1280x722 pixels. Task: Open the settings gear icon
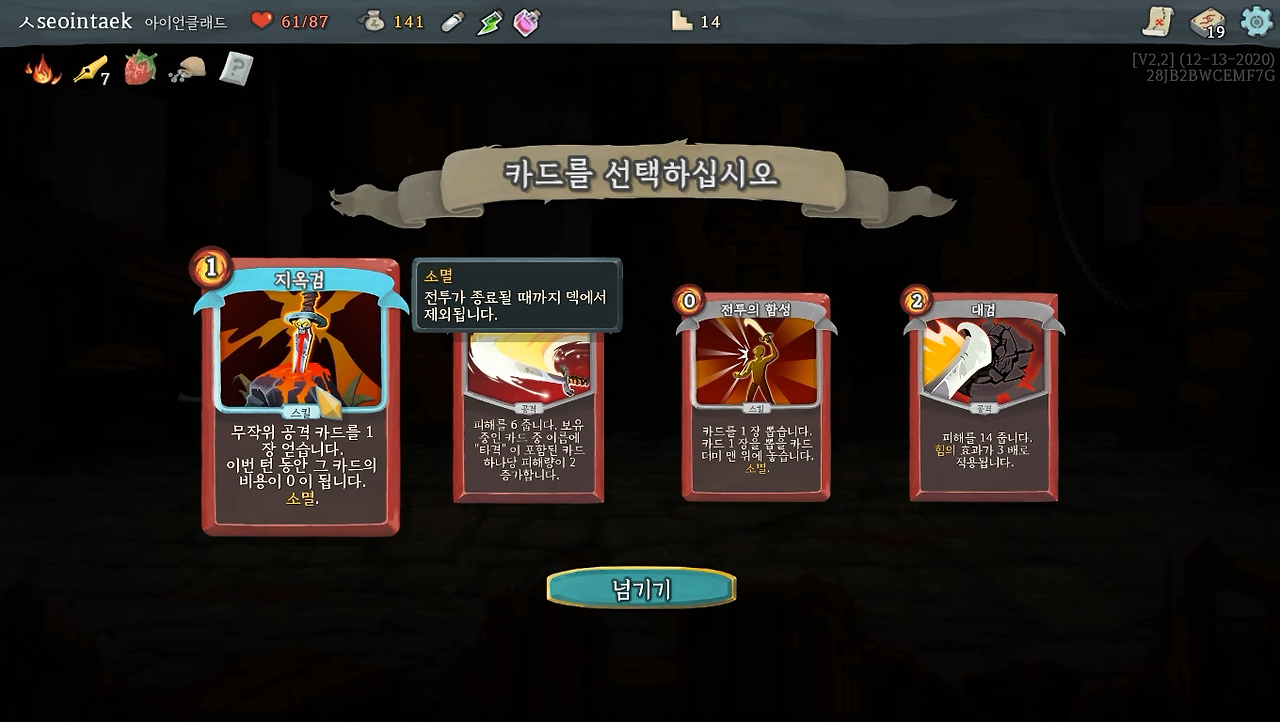tap(1256, 20)
